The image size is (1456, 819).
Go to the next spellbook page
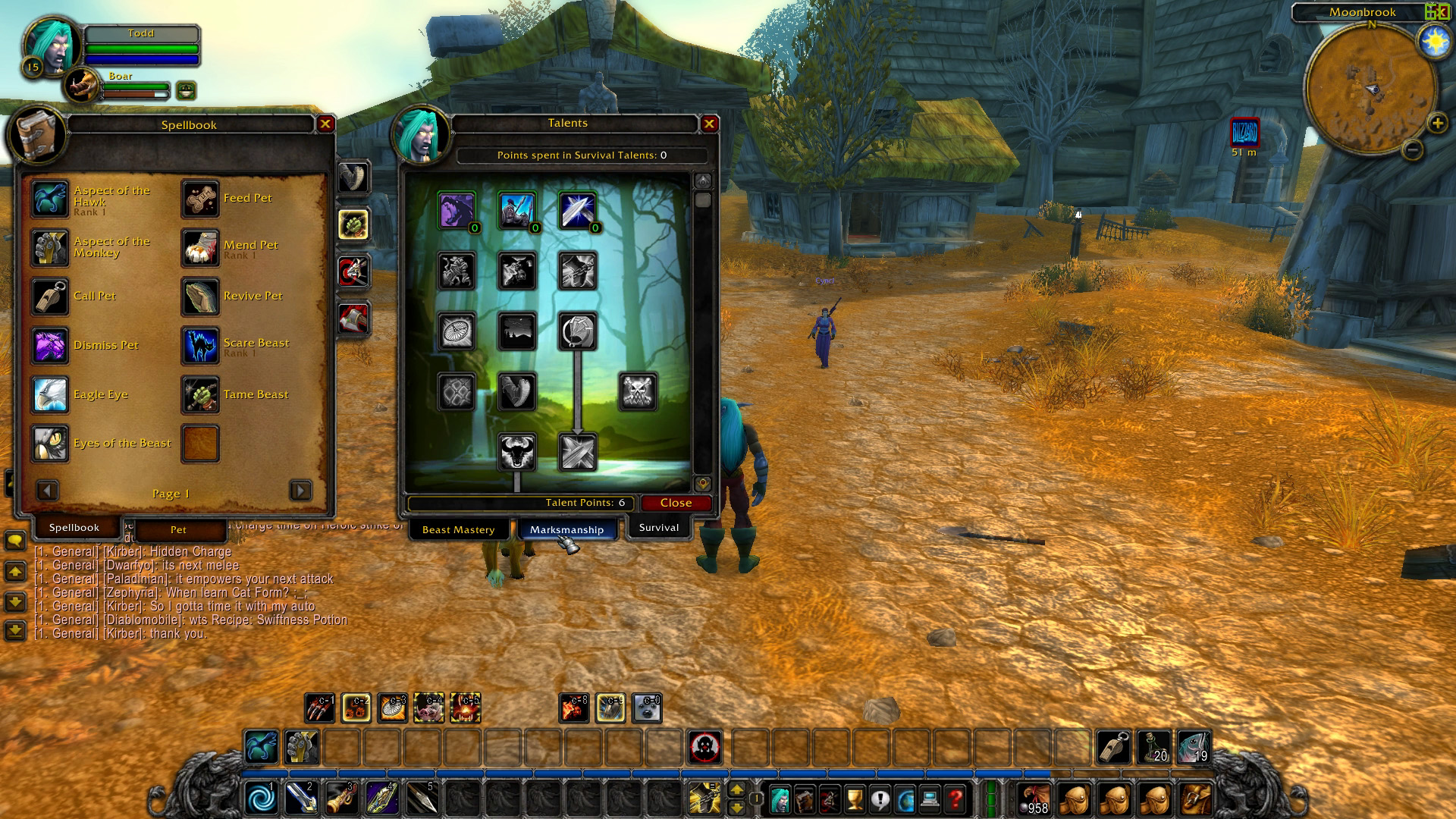click(300, 491)
